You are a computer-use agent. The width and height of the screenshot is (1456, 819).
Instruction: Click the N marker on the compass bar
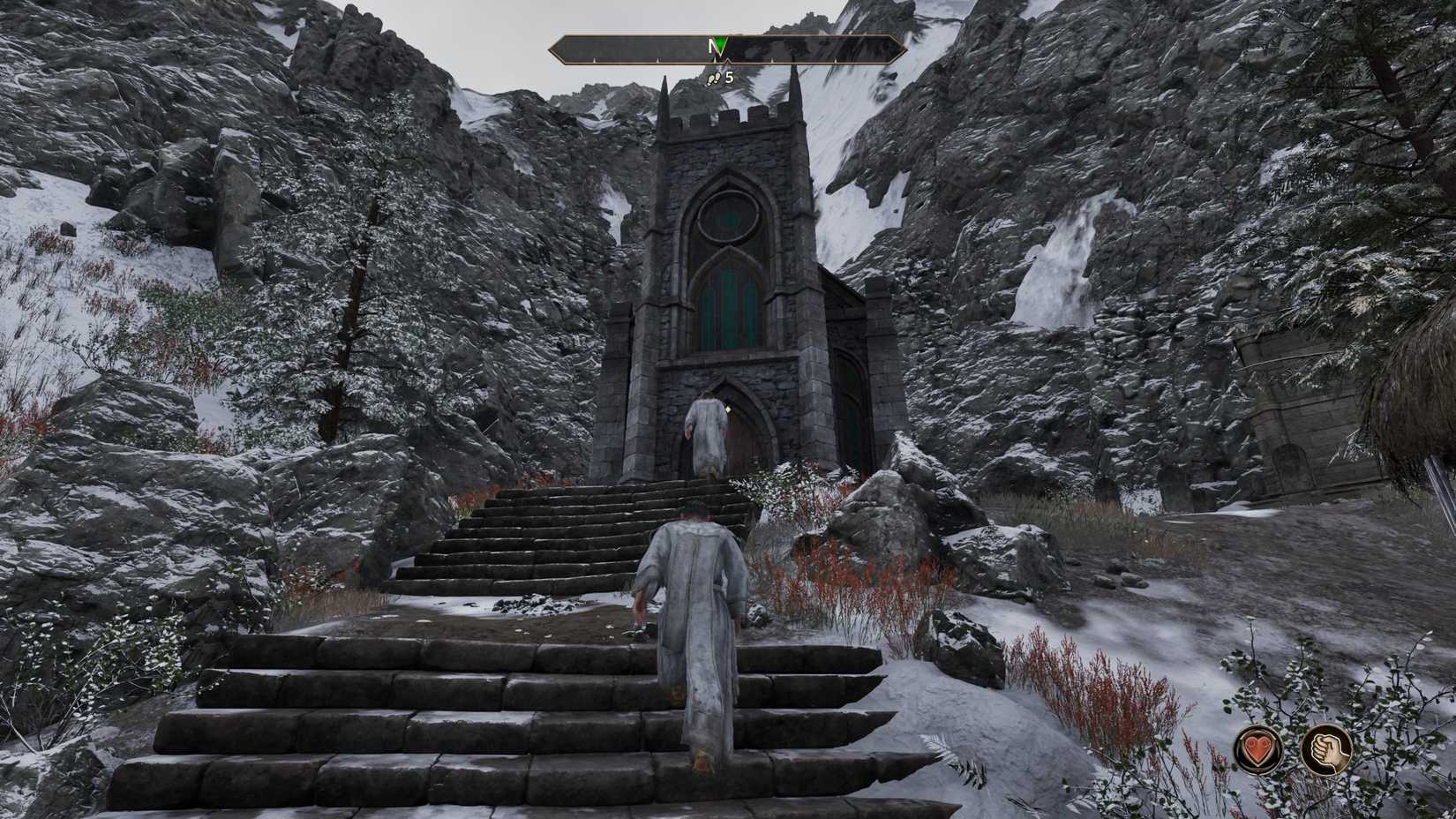(x=710, y=44)
